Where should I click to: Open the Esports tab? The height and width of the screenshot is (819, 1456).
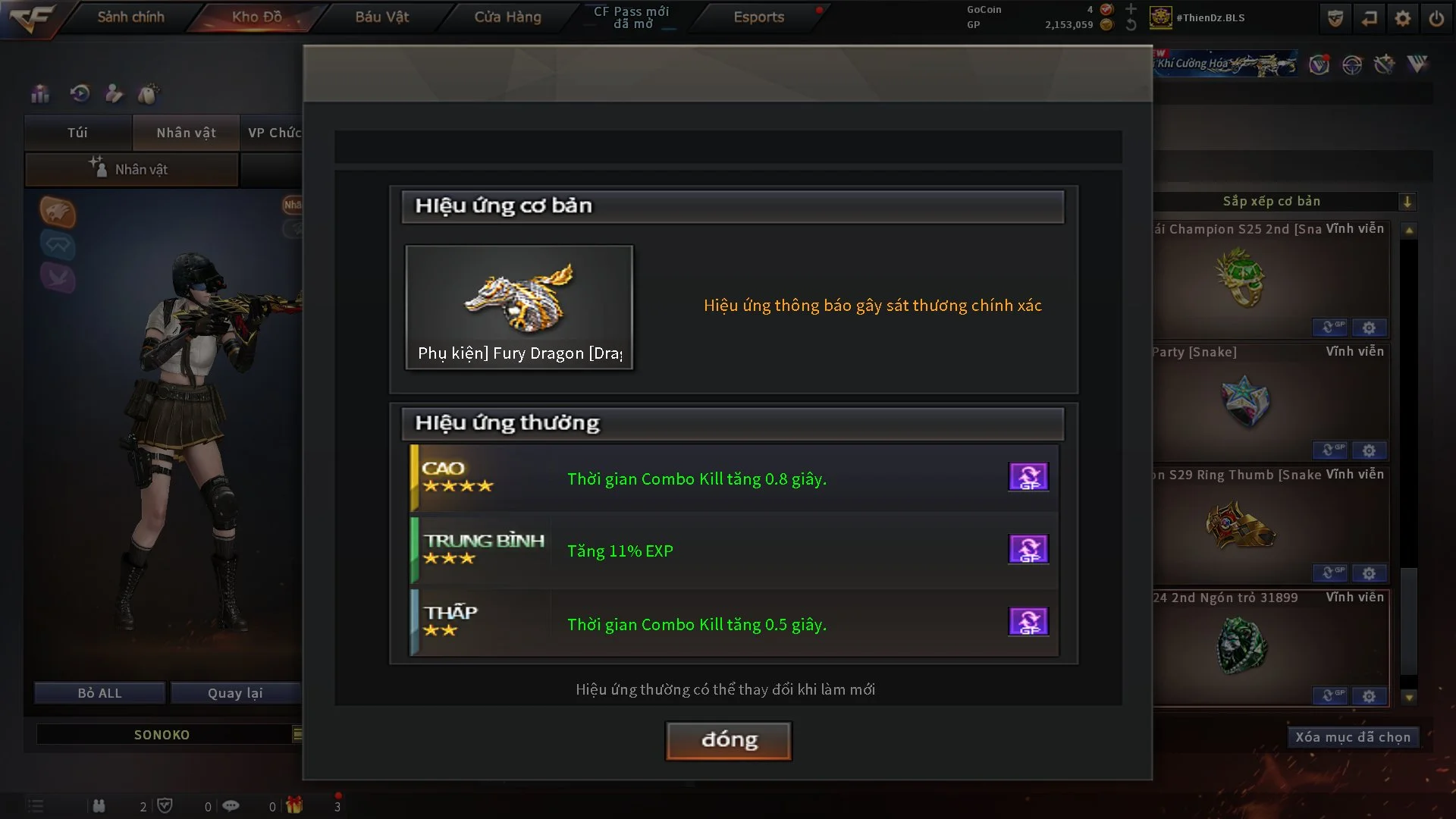pyautogui.click(x=758, y=17)
